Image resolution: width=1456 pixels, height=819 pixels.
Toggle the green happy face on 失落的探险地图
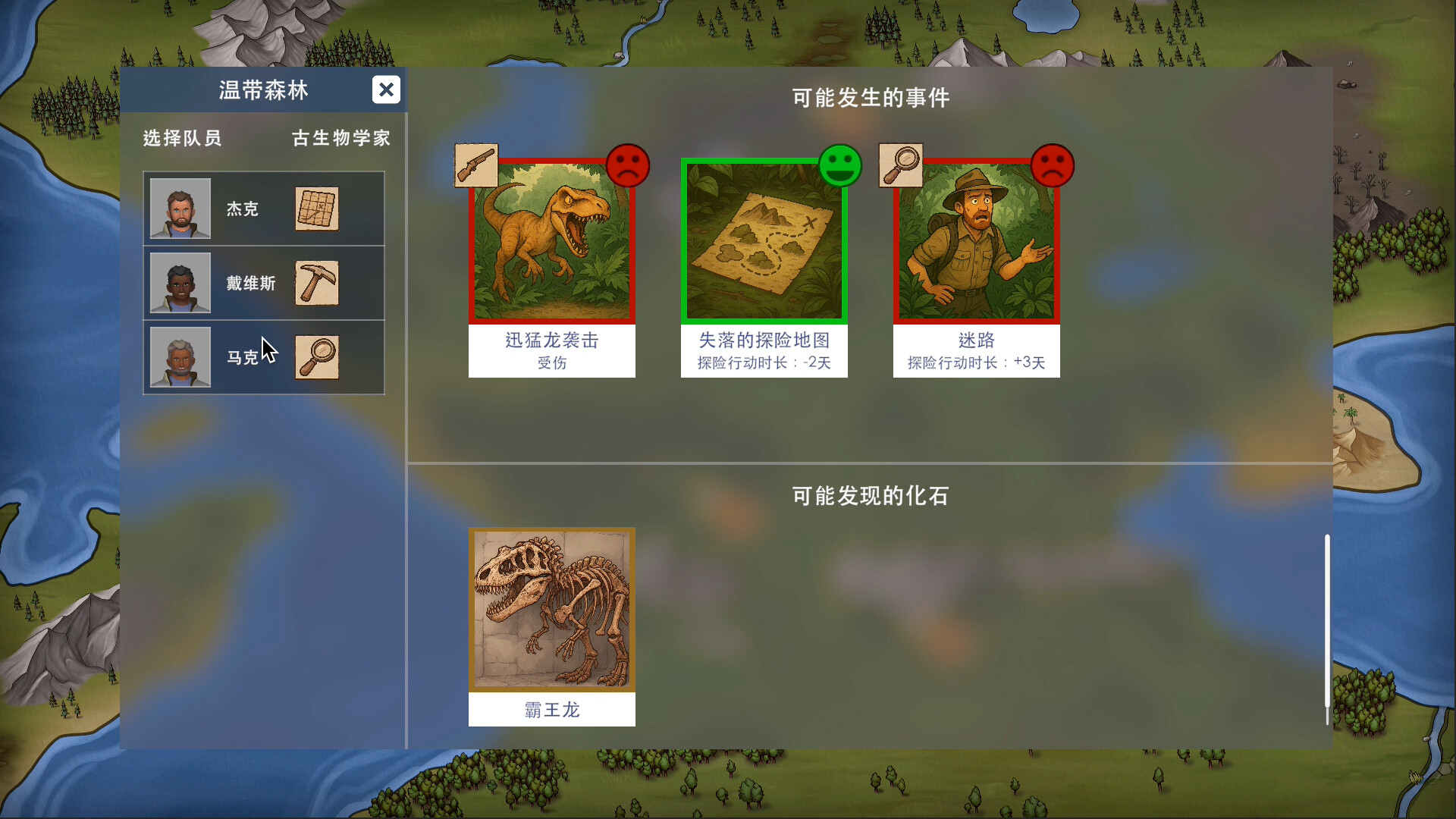(842, 165)
